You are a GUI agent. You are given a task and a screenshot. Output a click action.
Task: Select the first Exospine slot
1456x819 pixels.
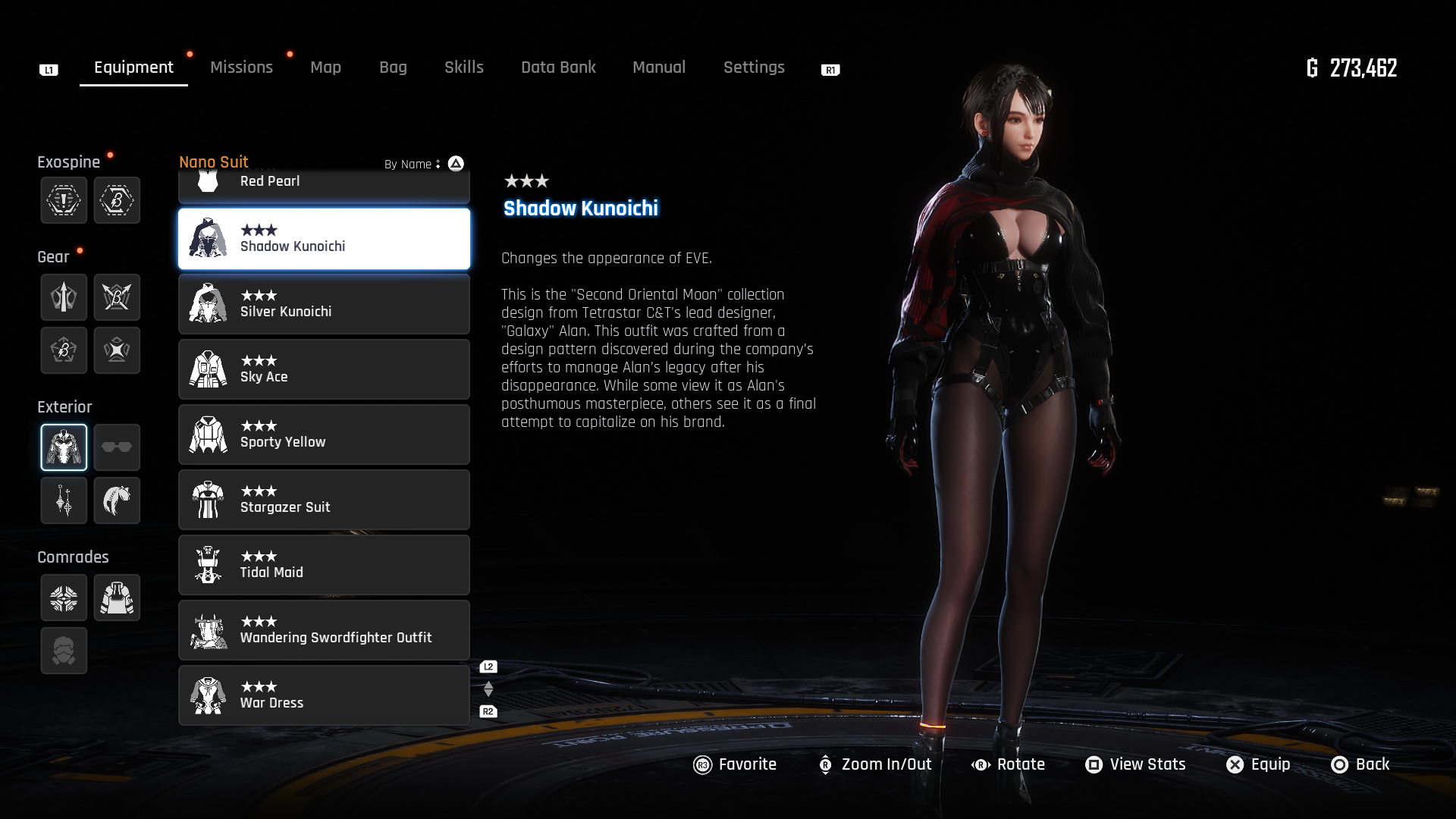64,200
